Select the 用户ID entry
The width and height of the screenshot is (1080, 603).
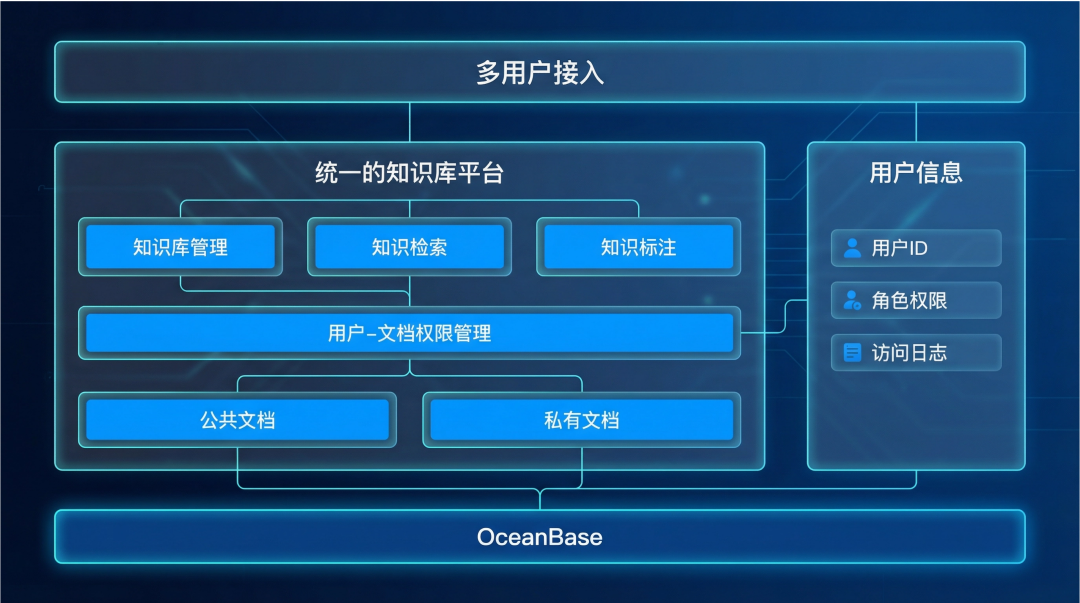click(915, 248)
